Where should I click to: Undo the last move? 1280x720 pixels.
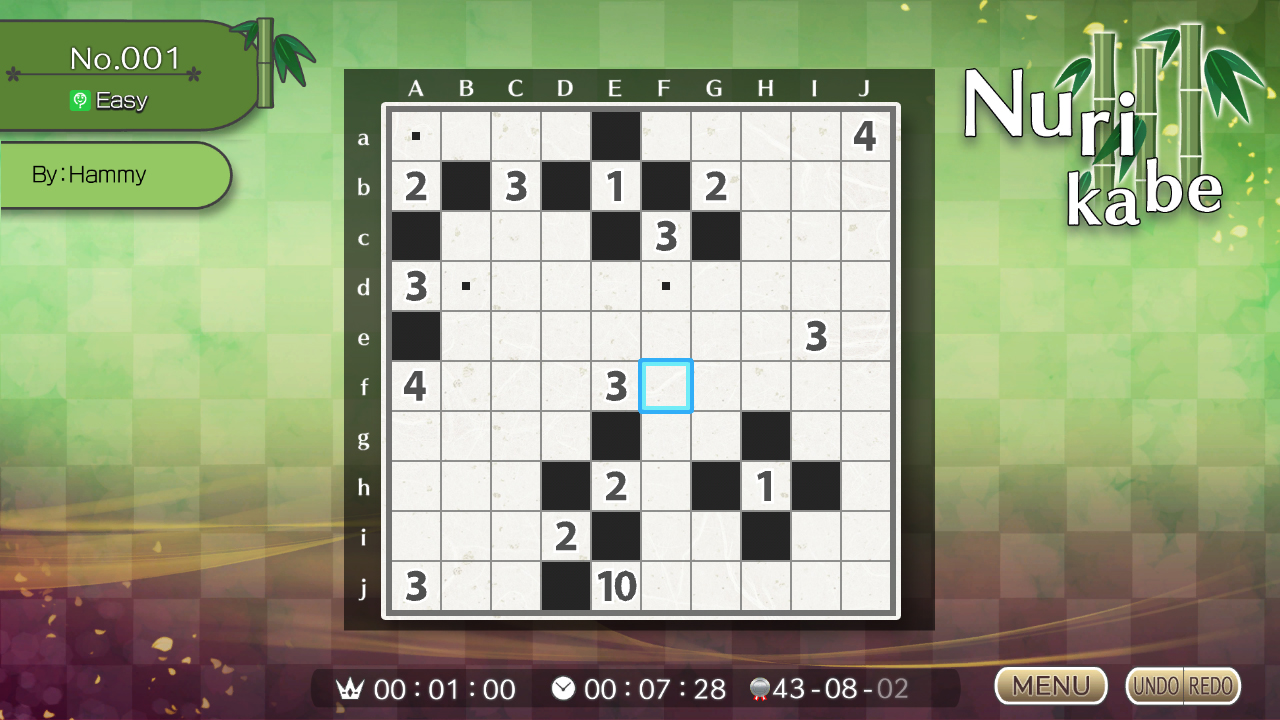click(1158, 686)
